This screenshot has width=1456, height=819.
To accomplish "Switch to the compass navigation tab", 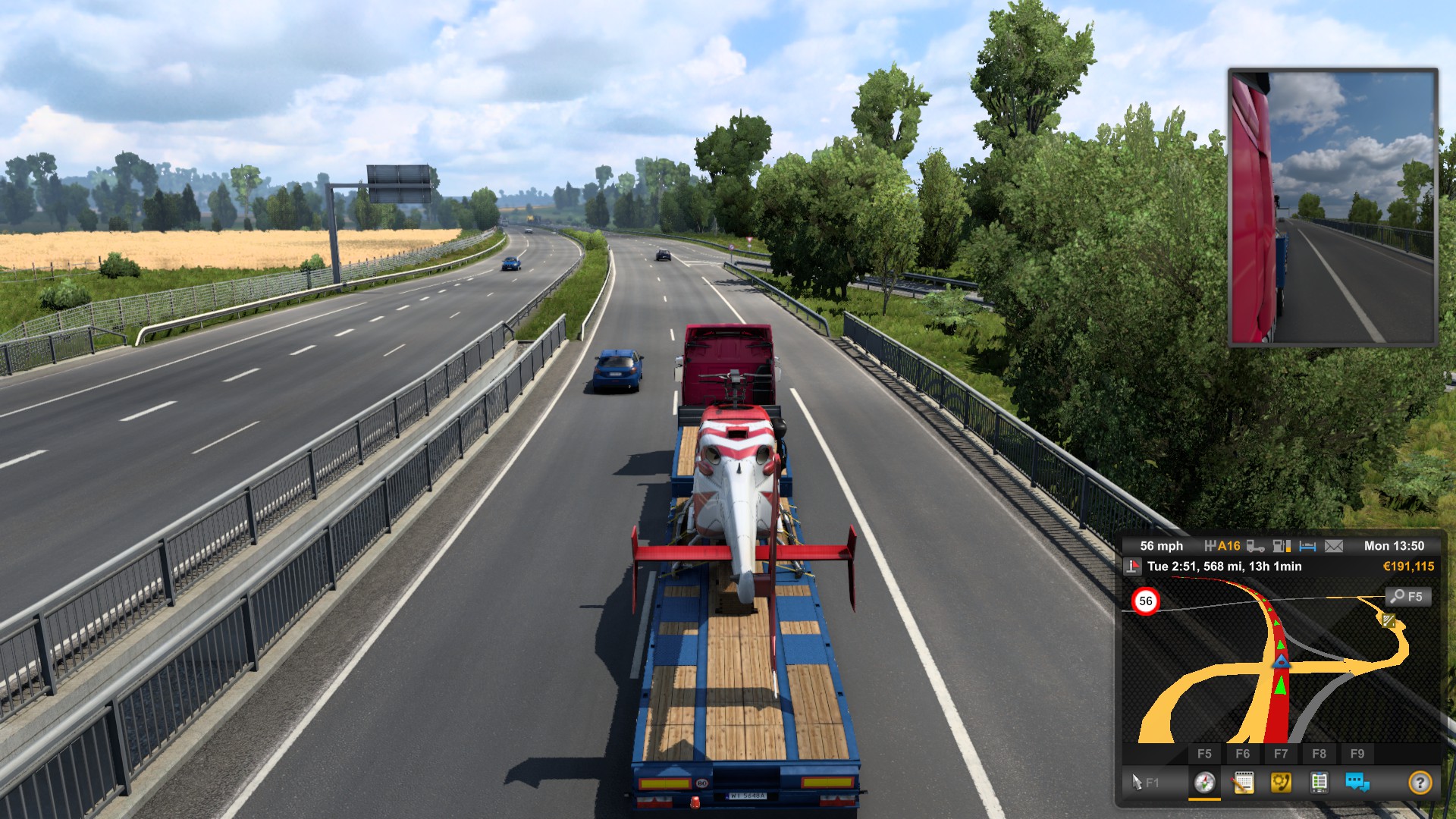I will tap(1204, 782).
